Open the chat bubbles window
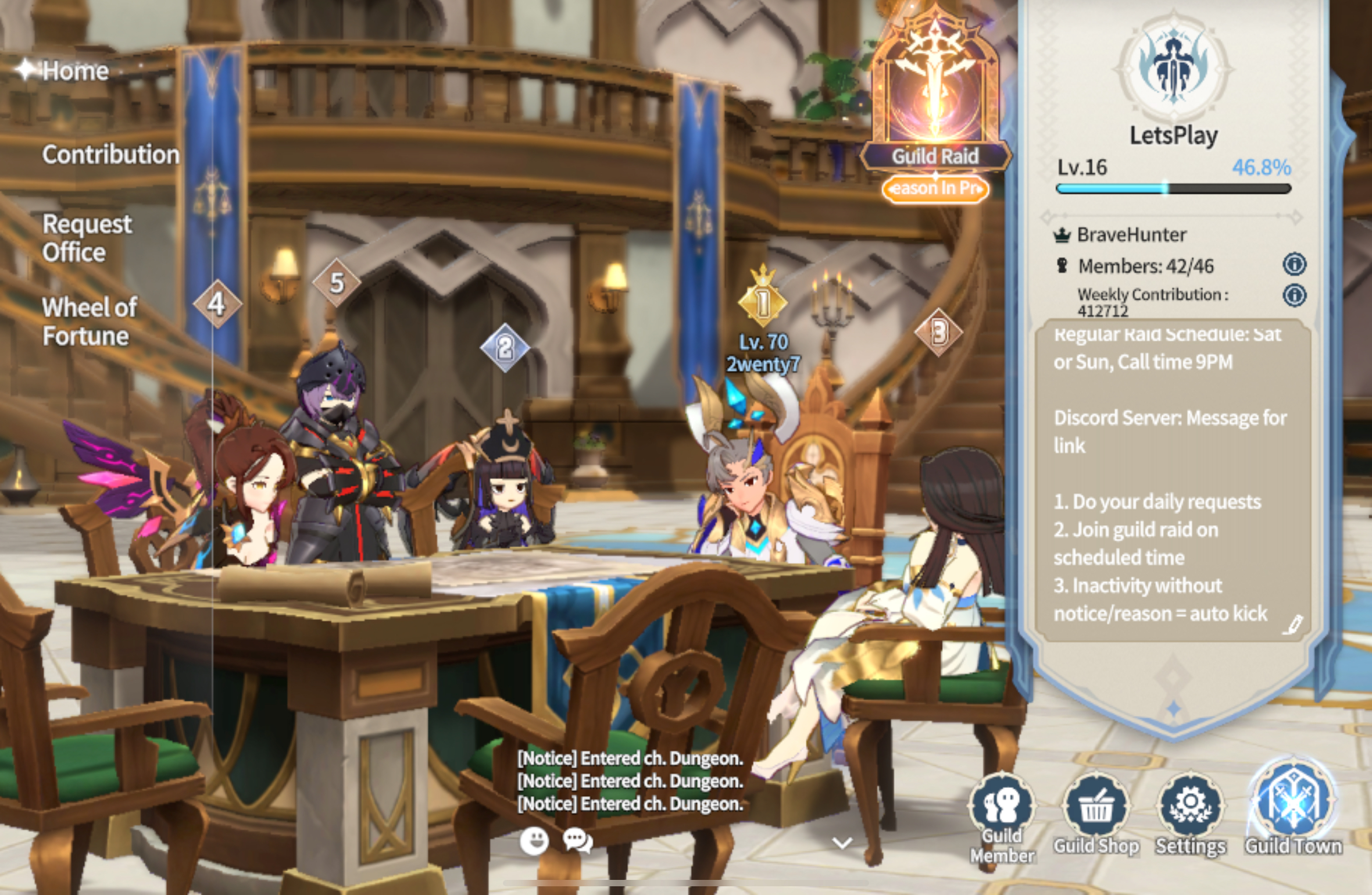The width and height of the screenshot is (1372, 895). (577, 840)
